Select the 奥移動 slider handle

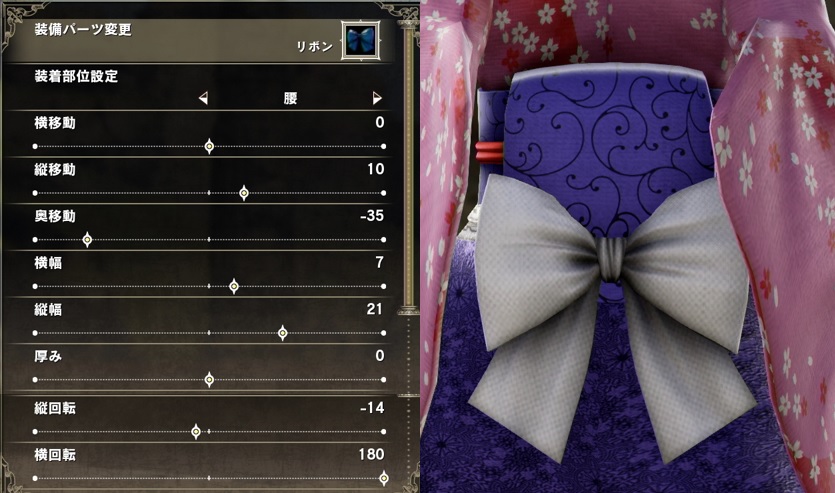(87, 240)
